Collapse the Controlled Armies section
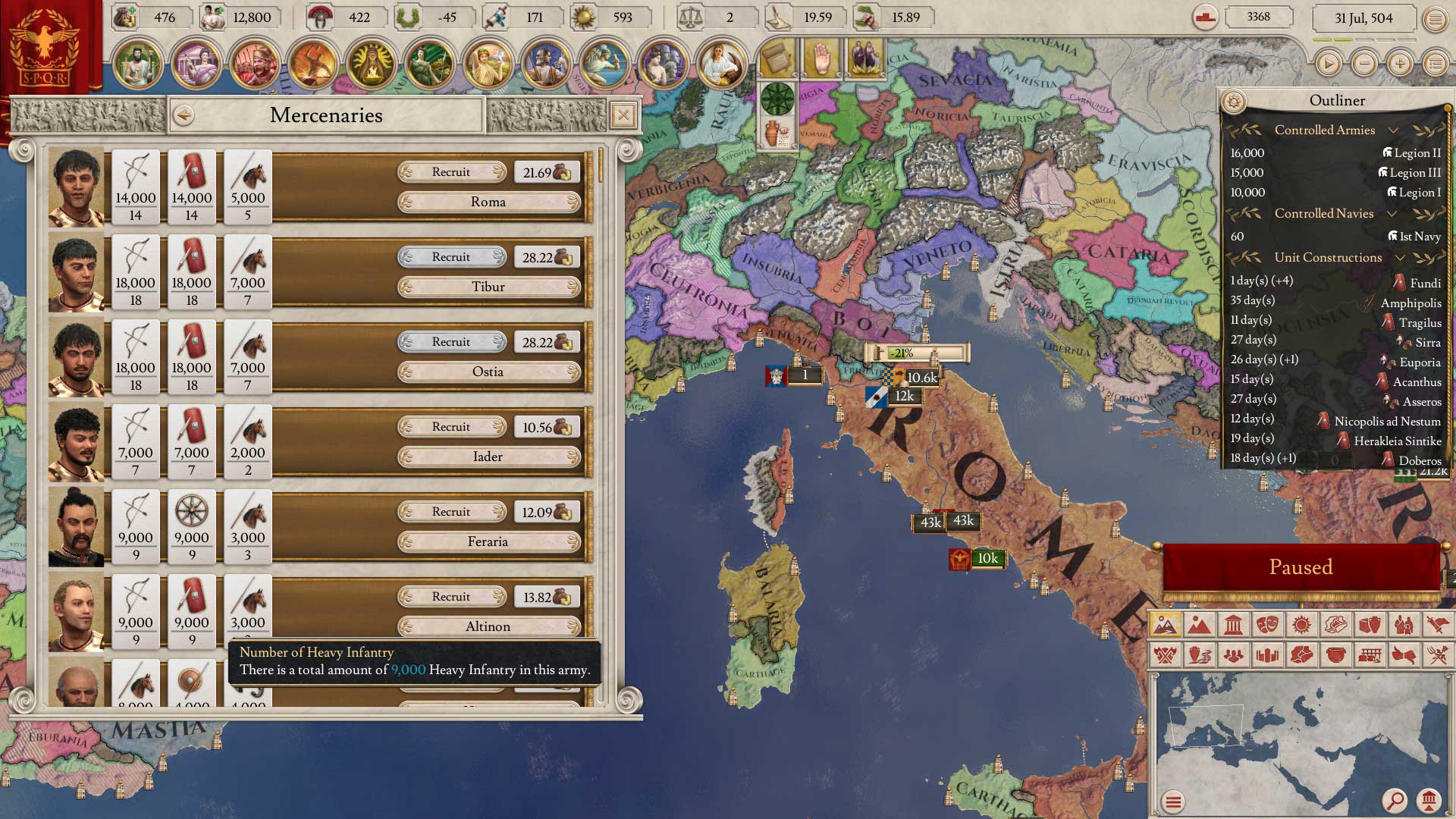Image resolution: width=1456 pixels, height=819 pixels. (1393, 130)
